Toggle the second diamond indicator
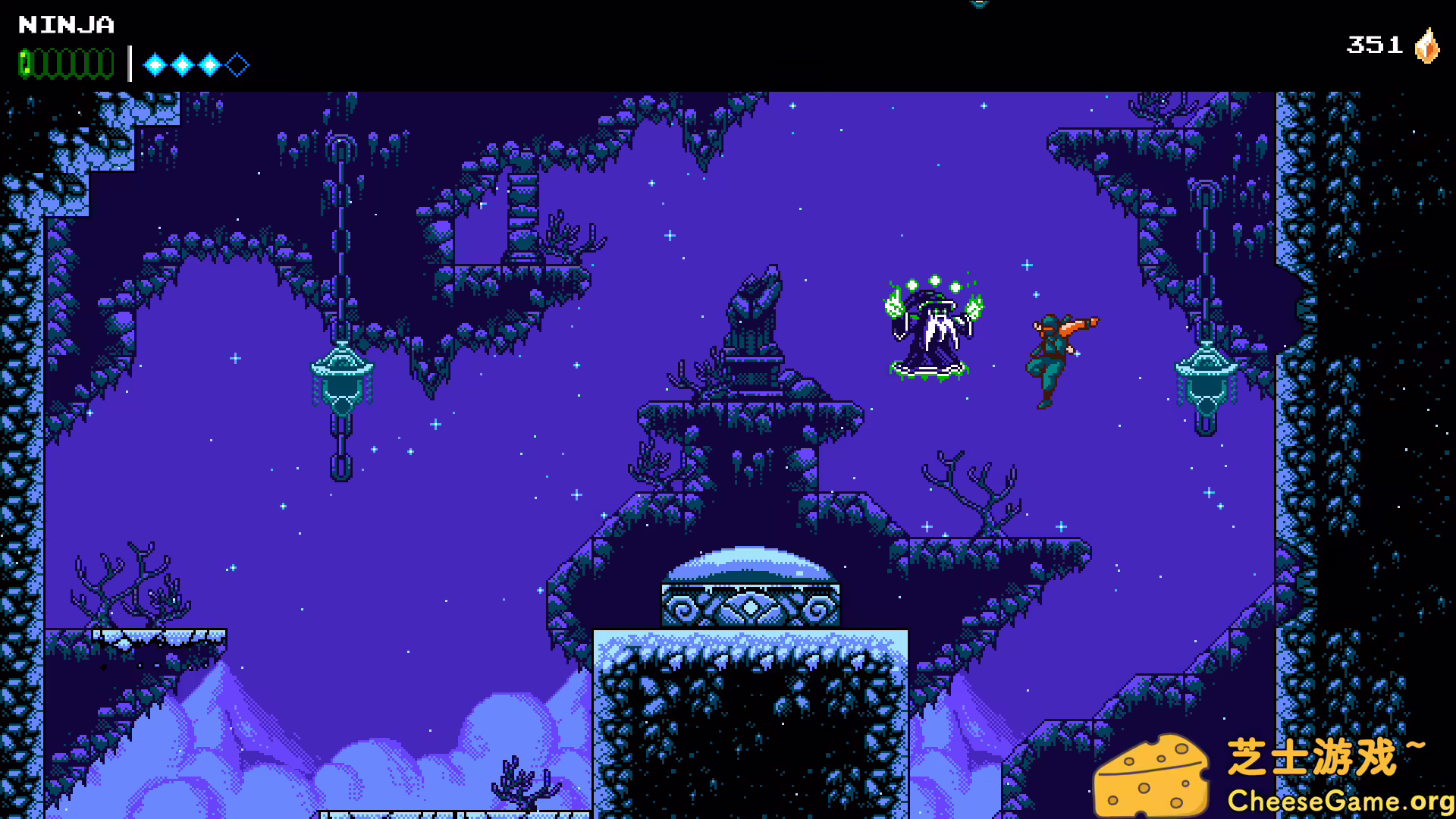The height and width of the screenshot is (819, 1456). point(182,64)
